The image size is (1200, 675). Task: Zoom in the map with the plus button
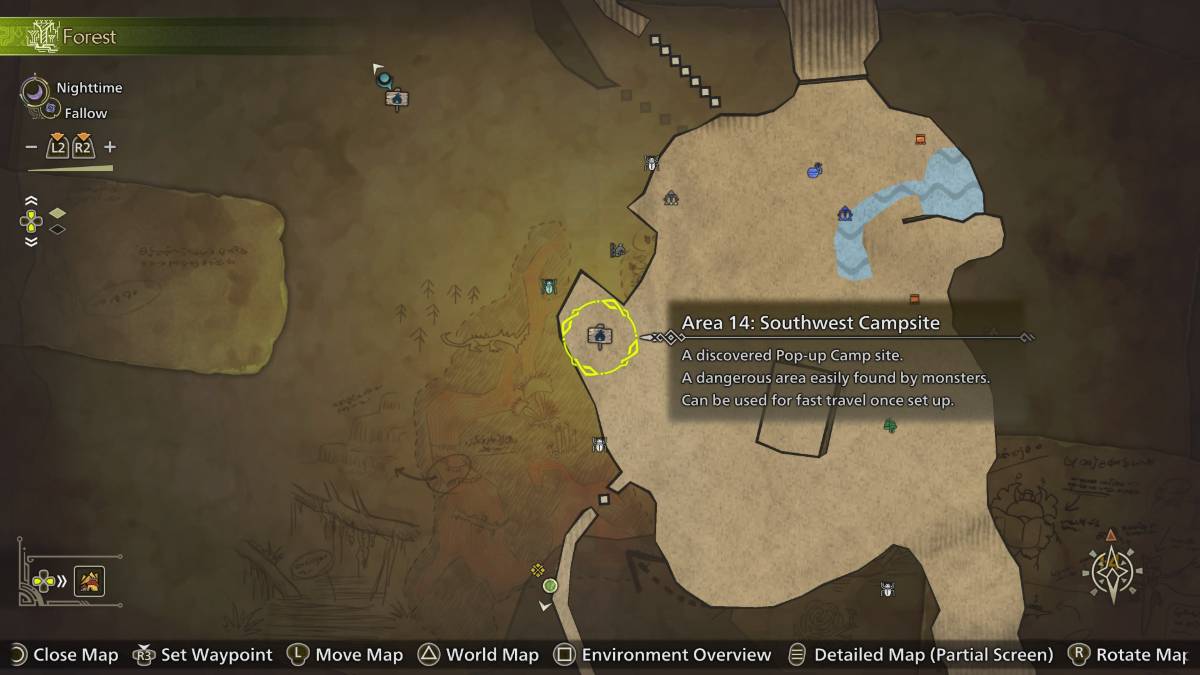click(x=110, y=147)
